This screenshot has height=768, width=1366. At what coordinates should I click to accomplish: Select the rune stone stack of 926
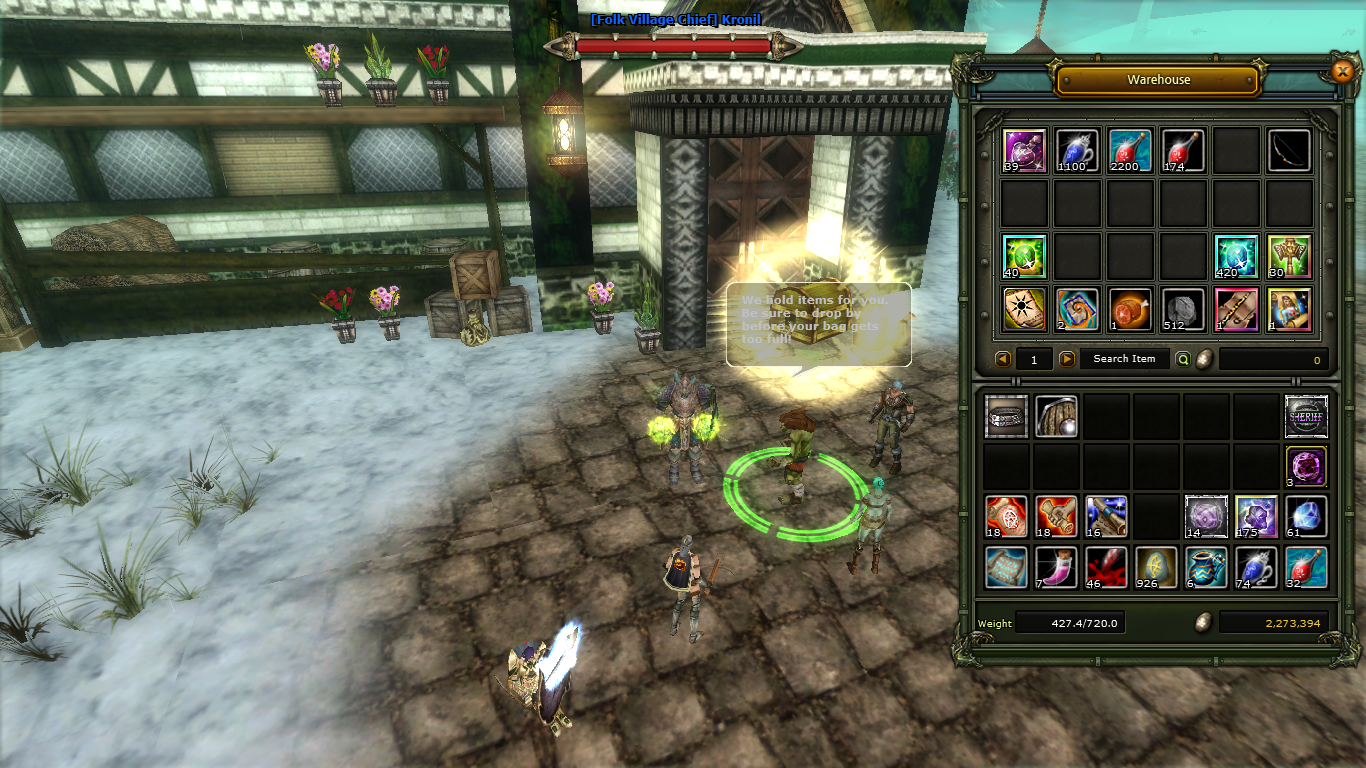[x=1156, y=567]
